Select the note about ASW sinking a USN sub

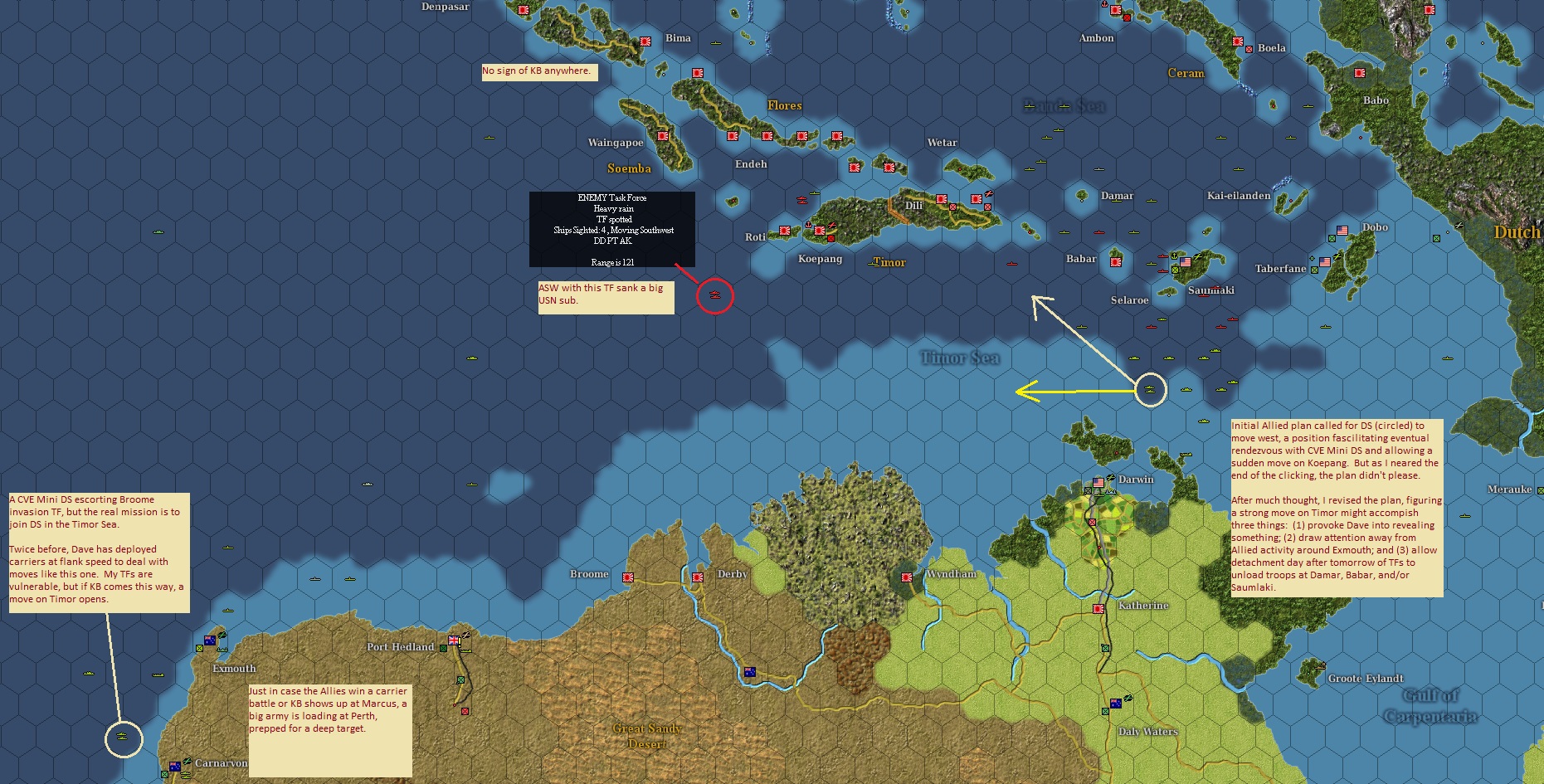pyautogui.click(x=605, y=296)
